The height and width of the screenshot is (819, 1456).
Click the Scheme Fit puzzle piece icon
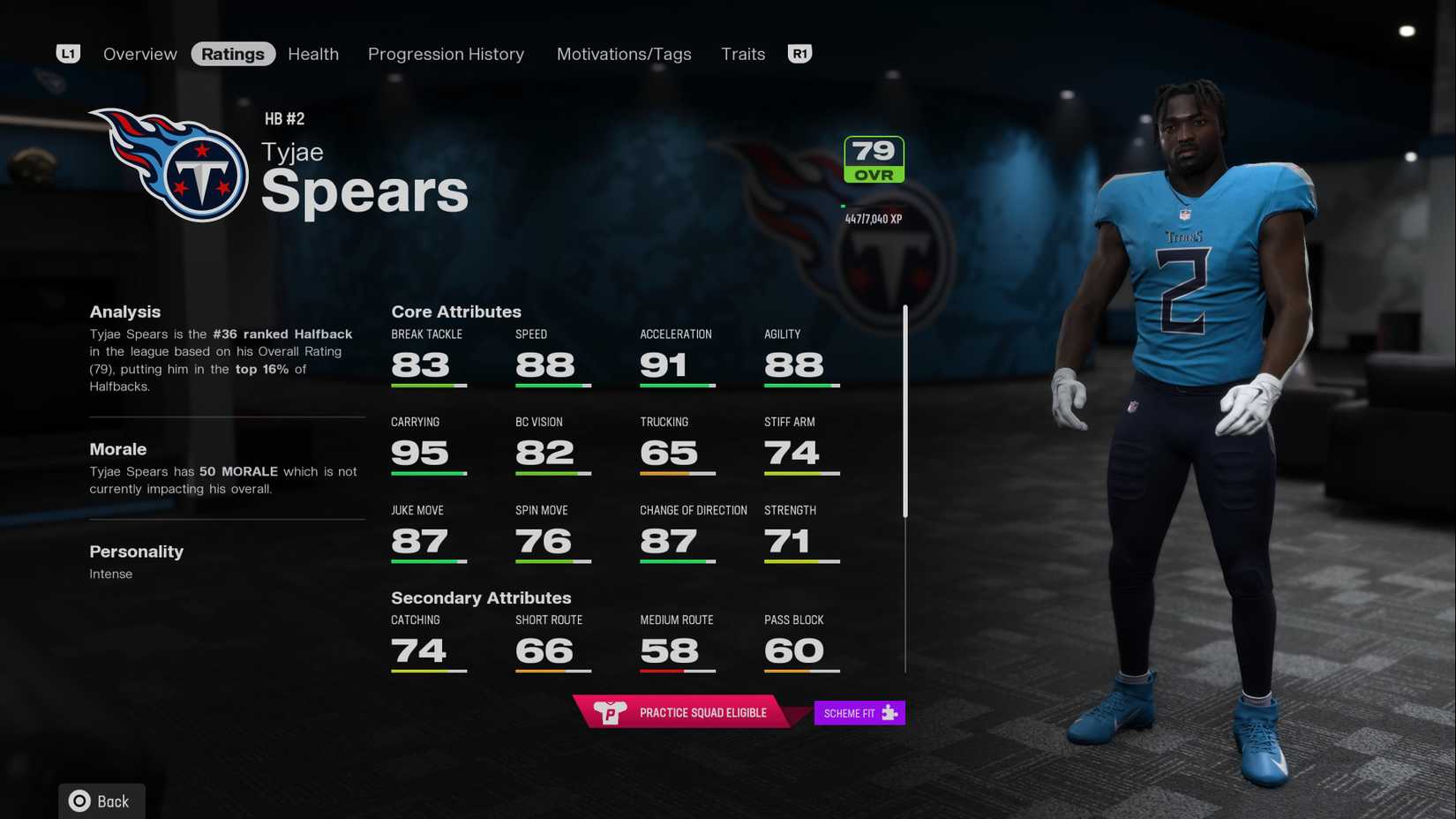pyautogui.click(x=891, y=712)
